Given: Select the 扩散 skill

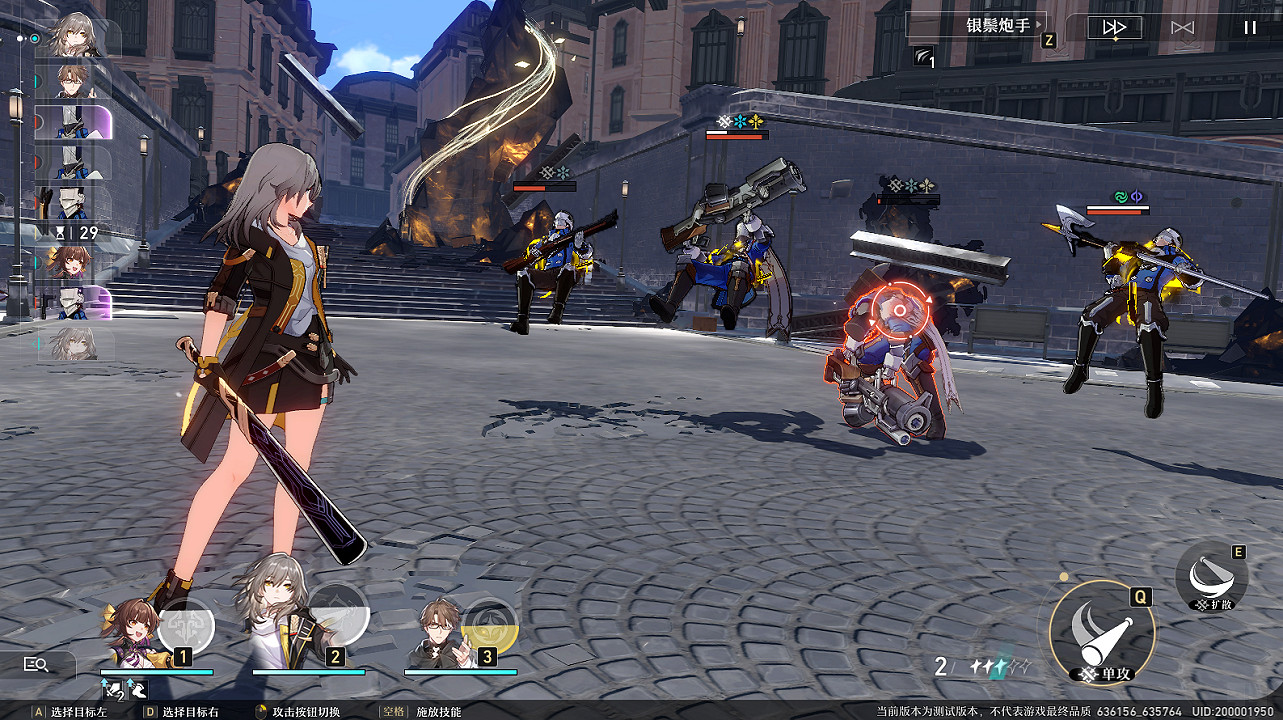Looking at the screenshot, I should coord(1211,576).
